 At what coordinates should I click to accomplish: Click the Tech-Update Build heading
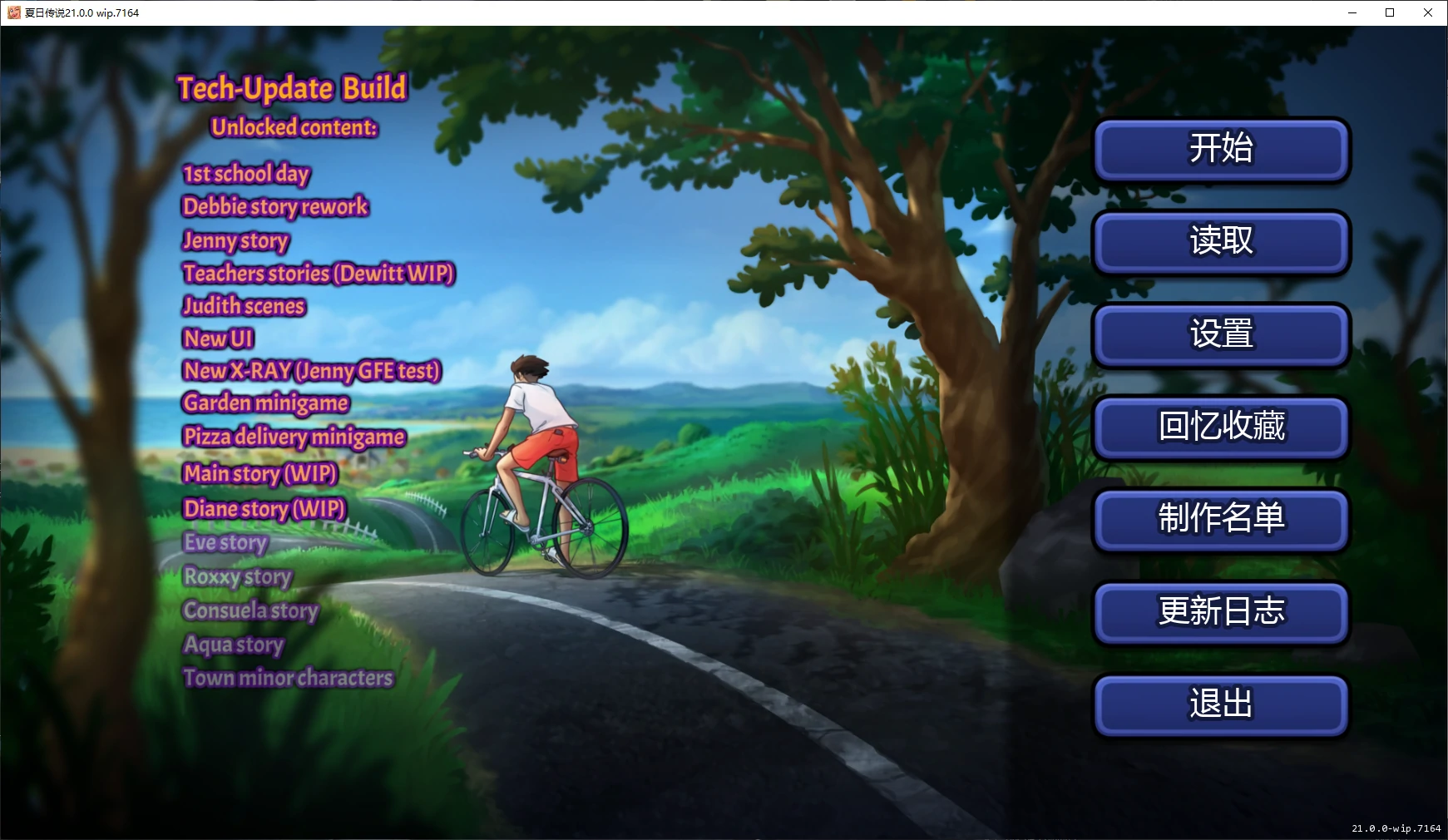292,87
